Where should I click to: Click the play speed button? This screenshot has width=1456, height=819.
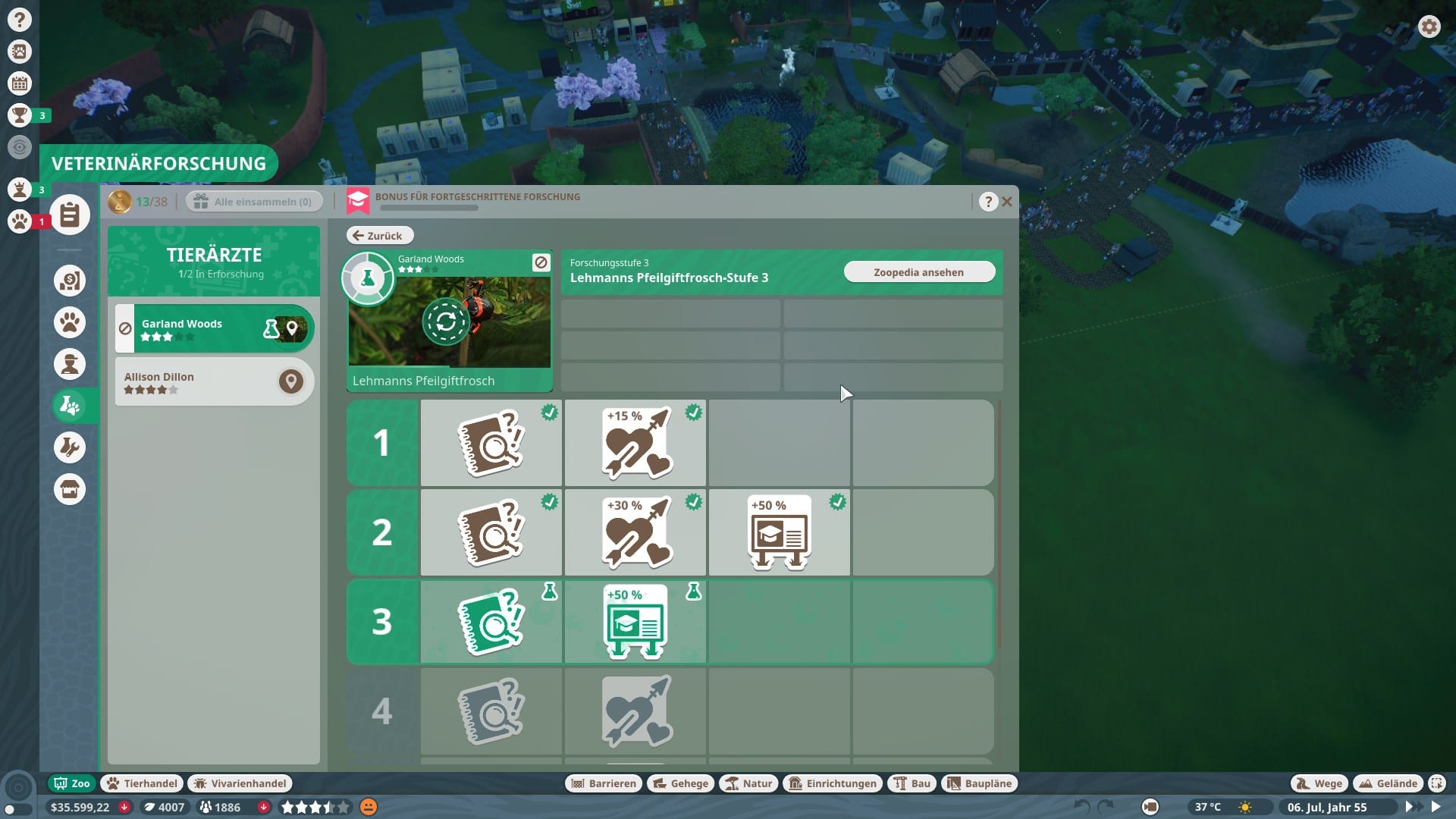click(x=1436, y=807)
